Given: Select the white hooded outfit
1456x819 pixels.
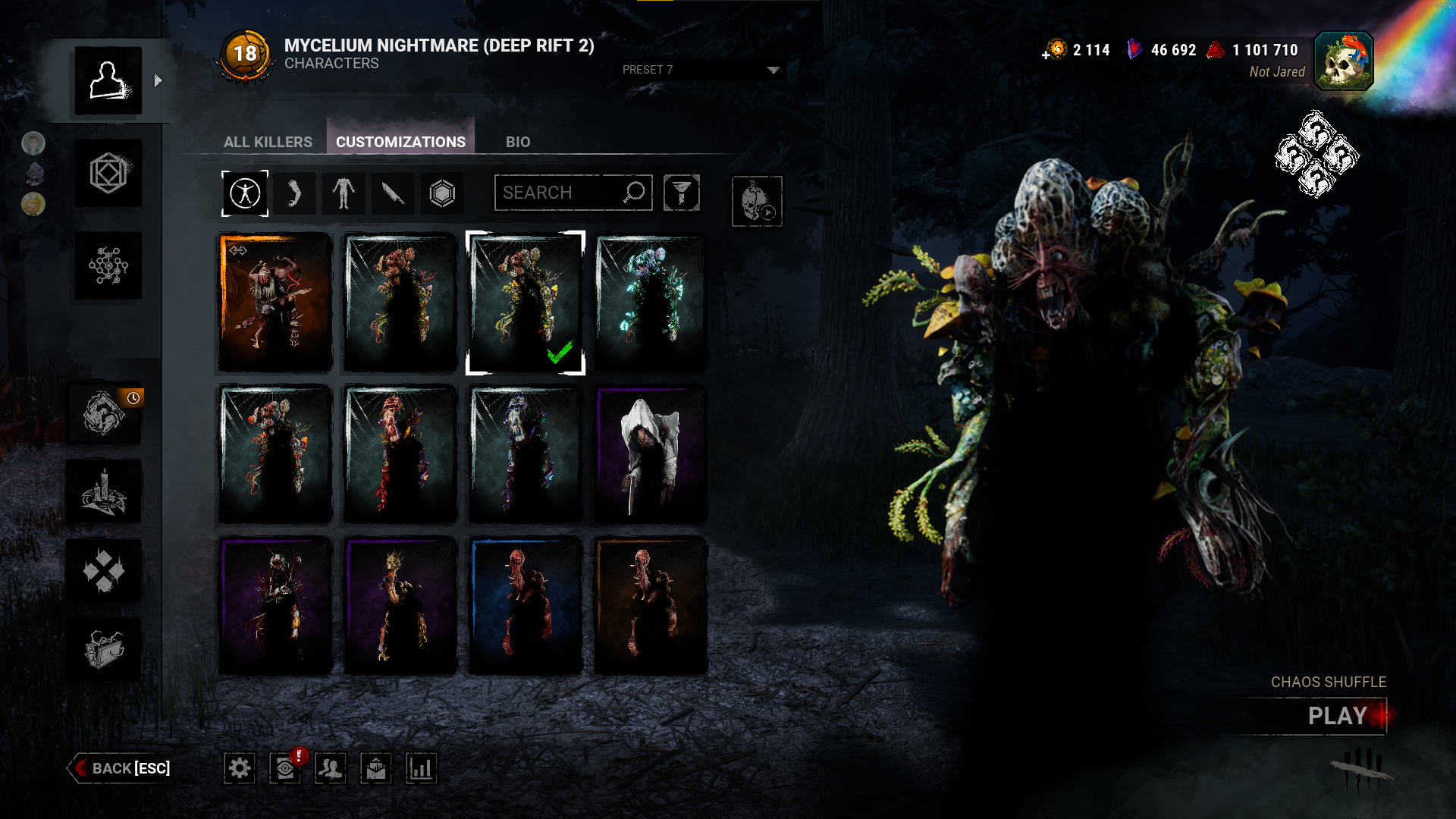Looking at the screenshot, I should (650, 454).
